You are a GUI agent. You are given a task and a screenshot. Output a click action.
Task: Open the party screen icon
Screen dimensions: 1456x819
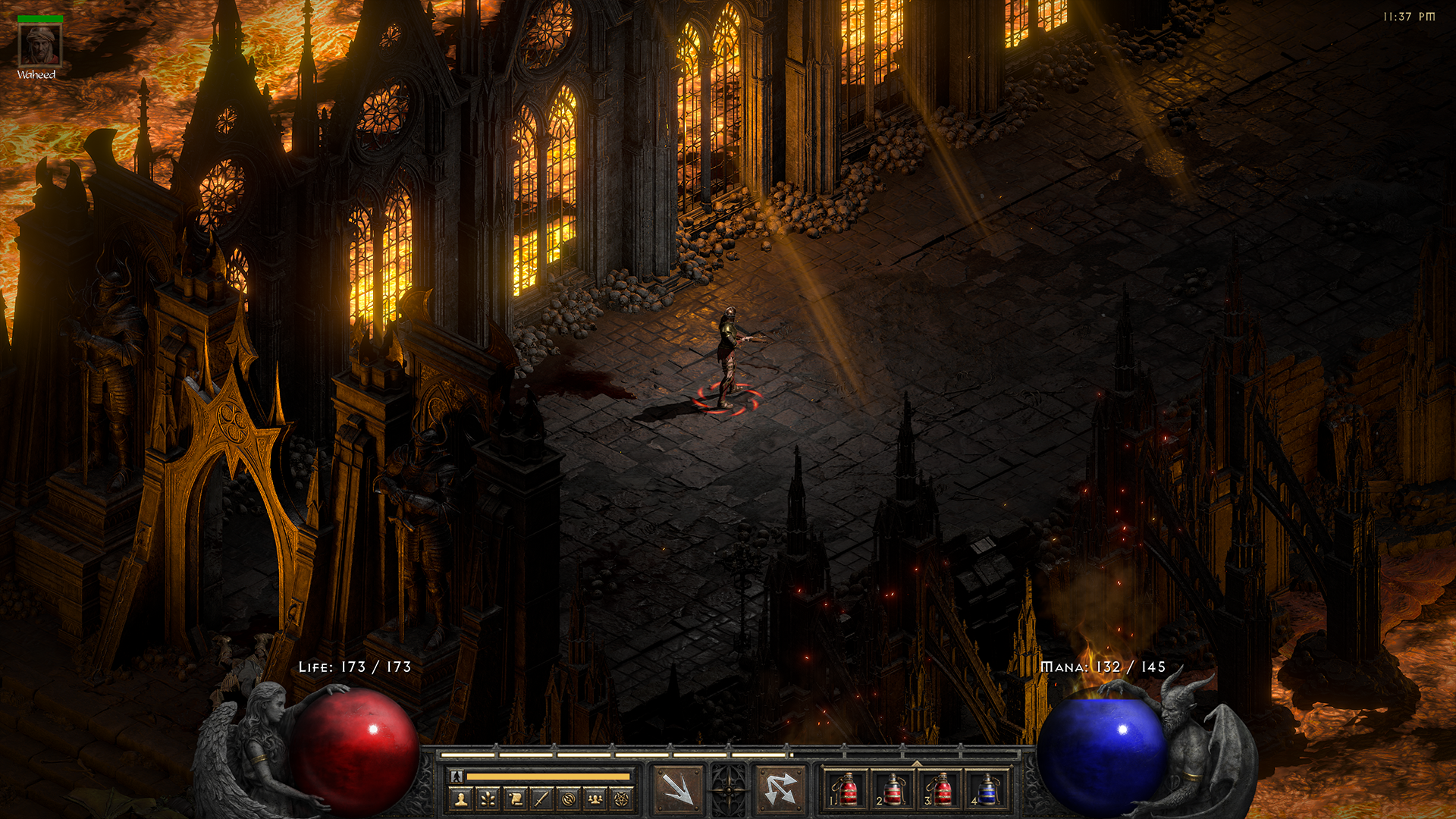coord(595,799)
